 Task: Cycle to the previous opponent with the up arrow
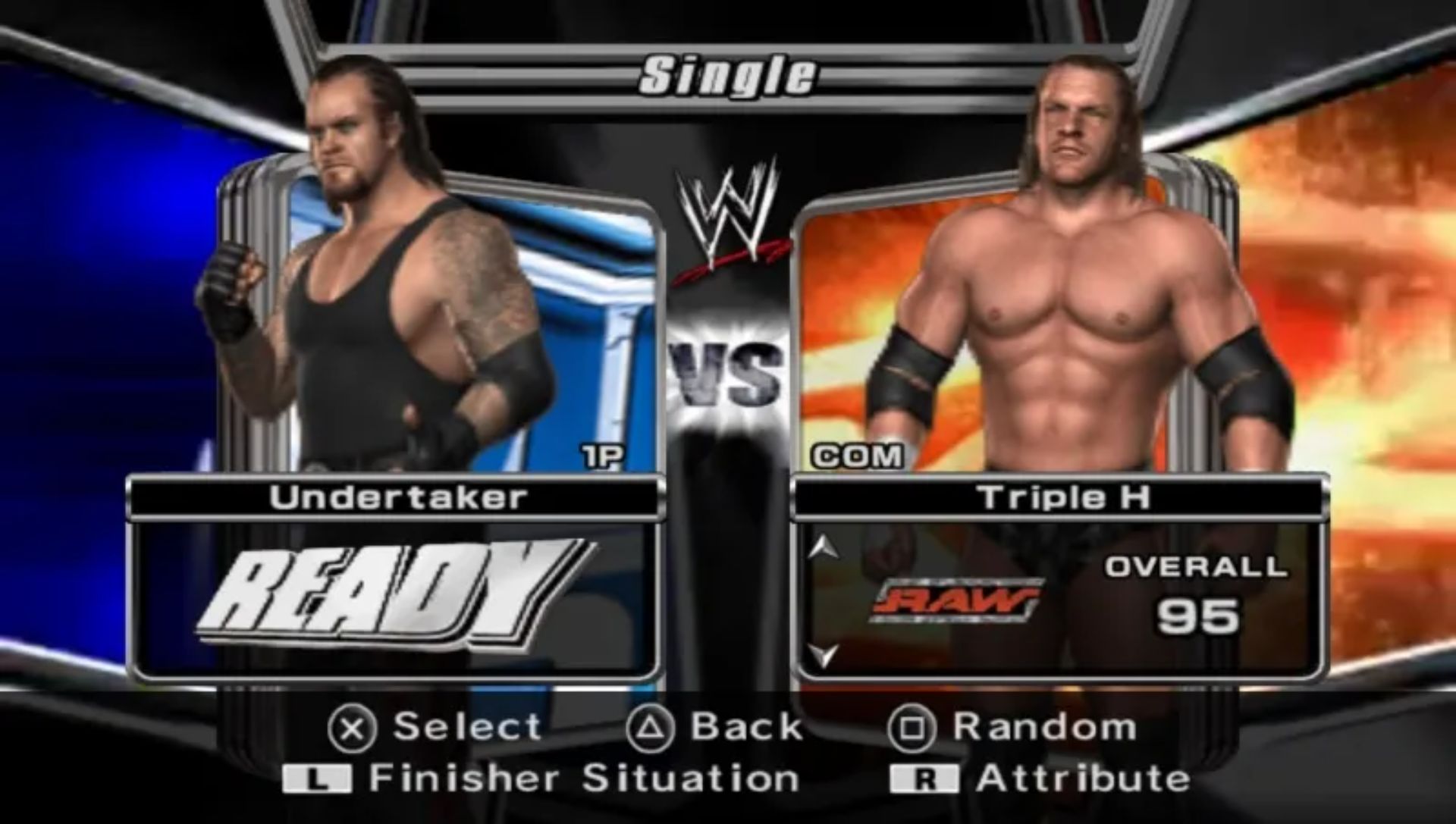tap(823, 547)
